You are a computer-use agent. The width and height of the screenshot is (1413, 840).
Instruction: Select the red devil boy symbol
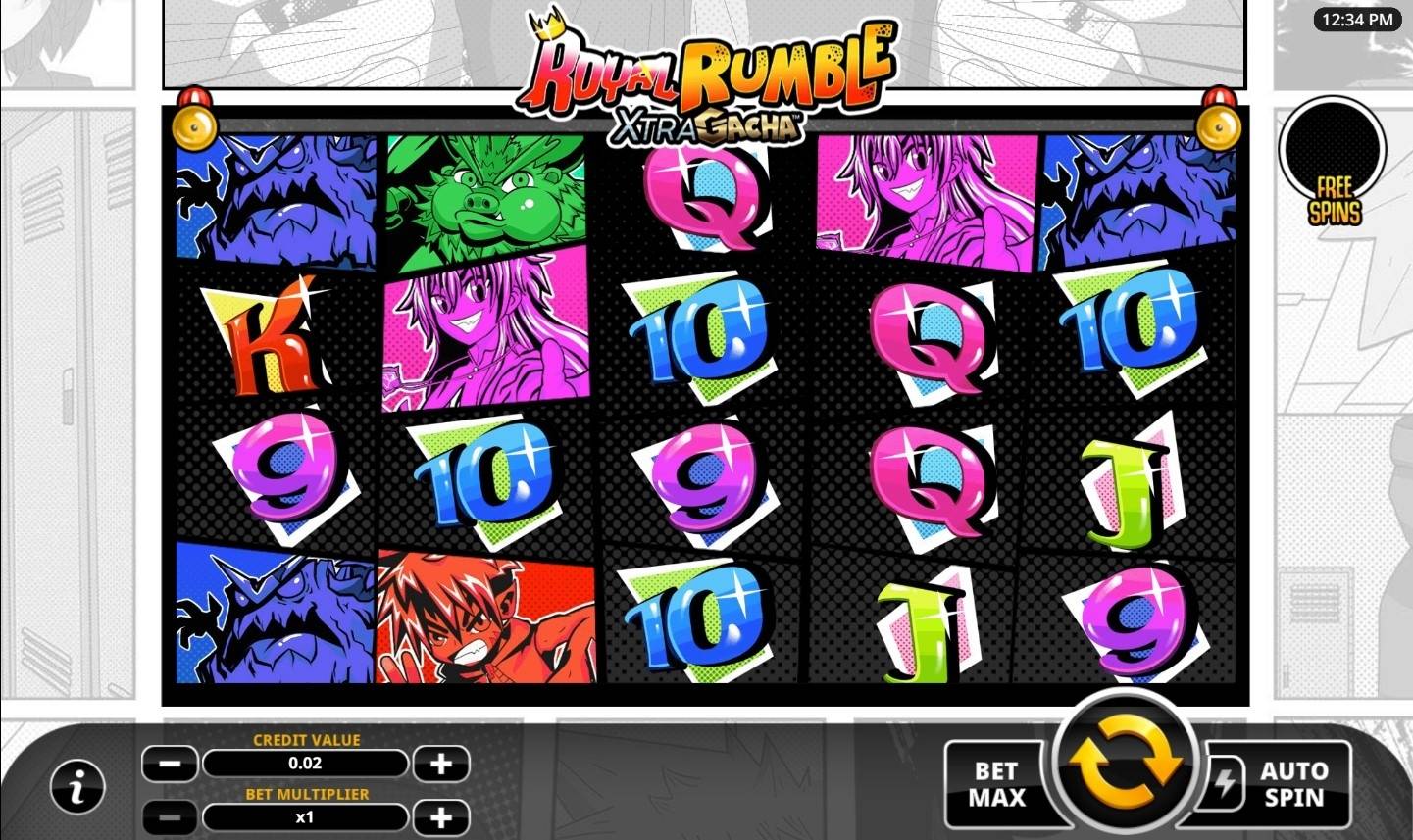[485, 618]
